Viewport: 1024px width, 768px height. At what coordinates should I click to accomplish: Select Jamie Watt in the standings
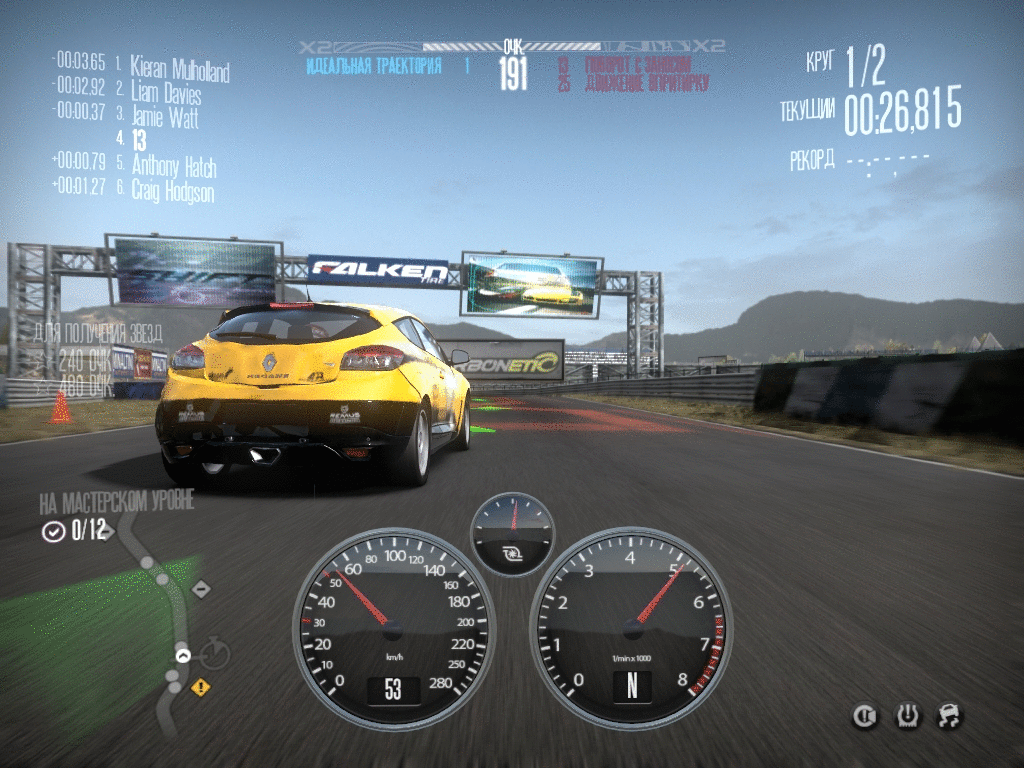(x=165, y=118)
